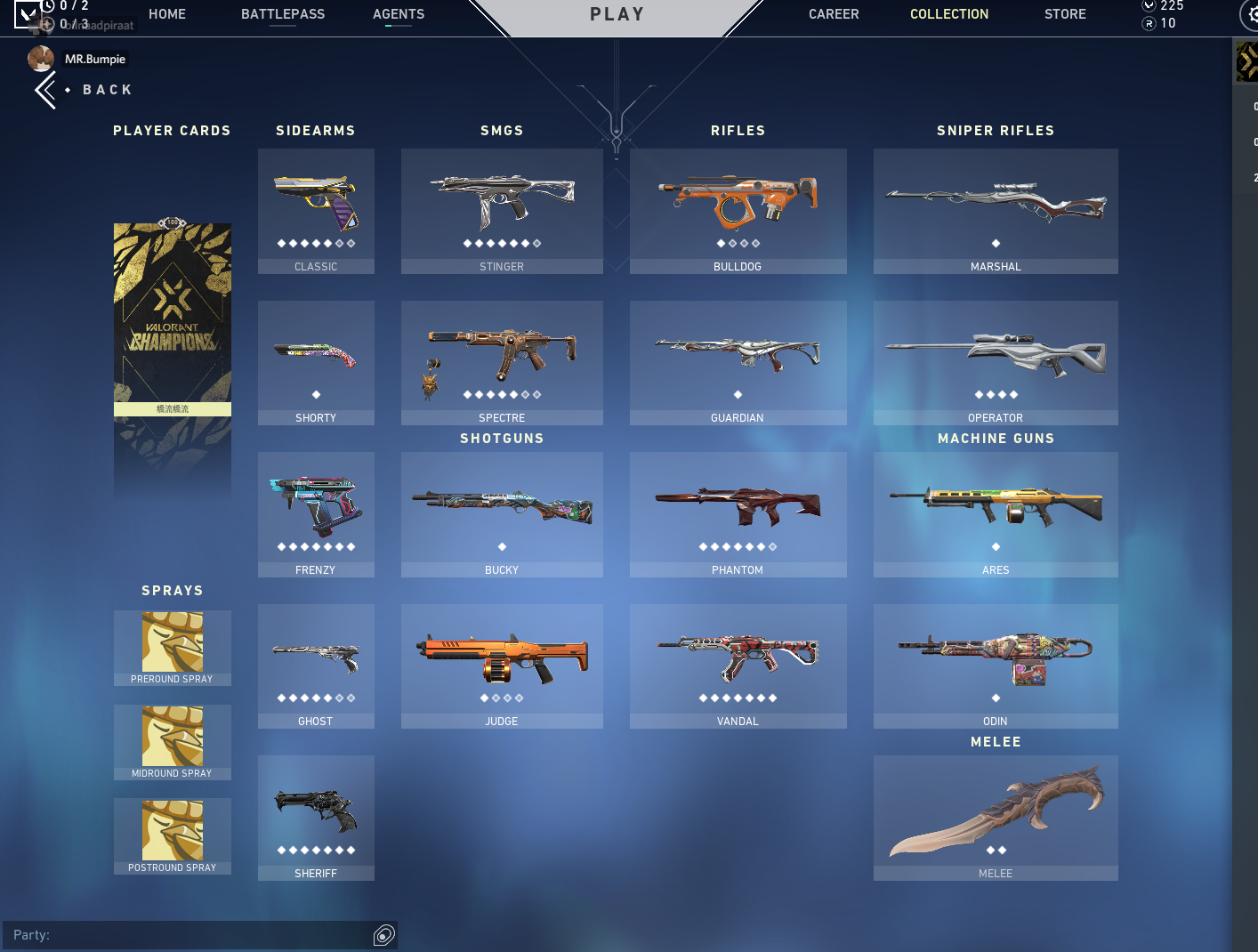
Task: Click inside the Party text field
Action: (178, 935)
